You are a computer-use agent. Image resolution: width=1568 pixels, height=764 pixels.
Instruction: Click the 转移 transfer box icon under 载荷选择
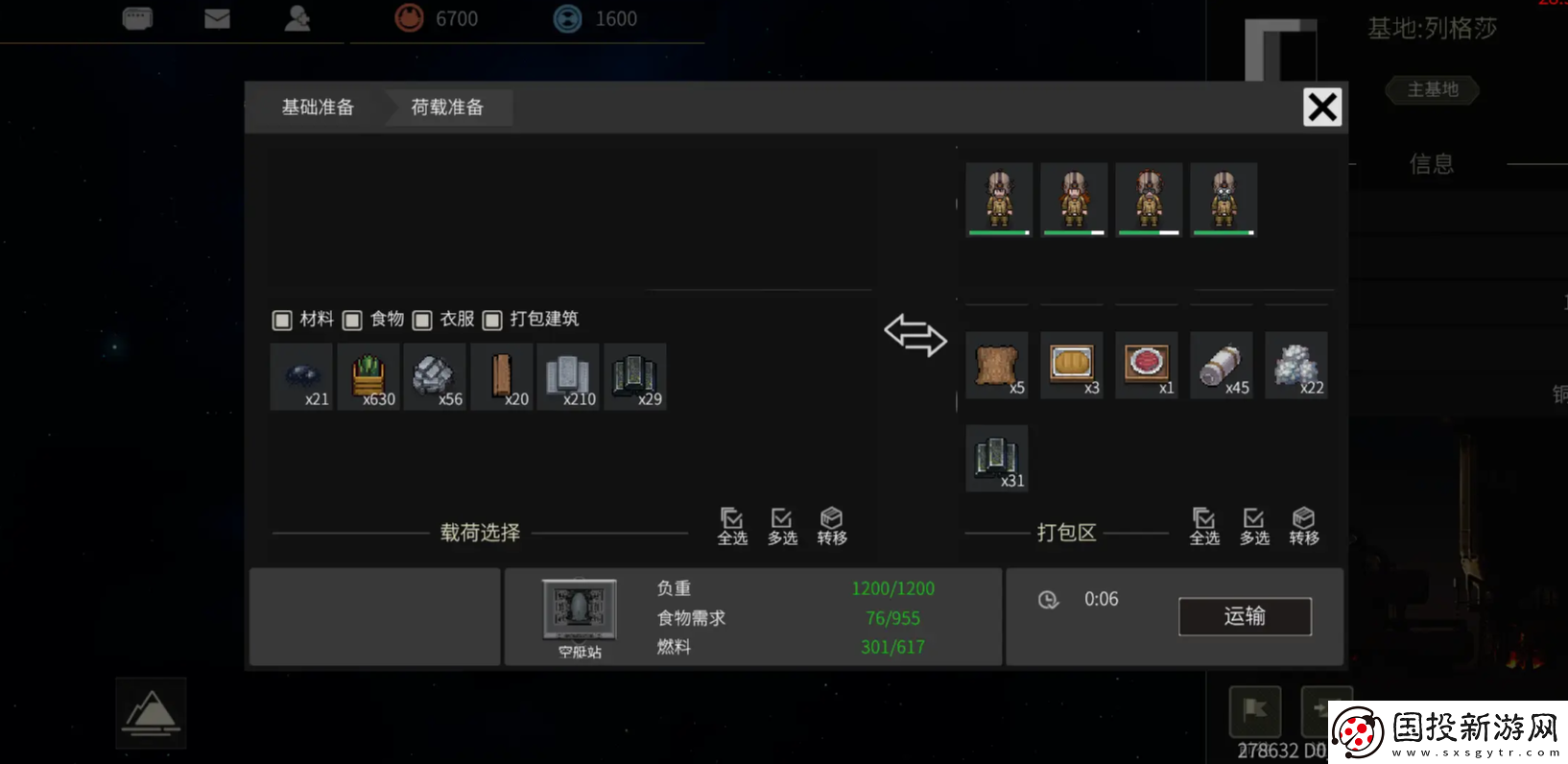(831, 526)
